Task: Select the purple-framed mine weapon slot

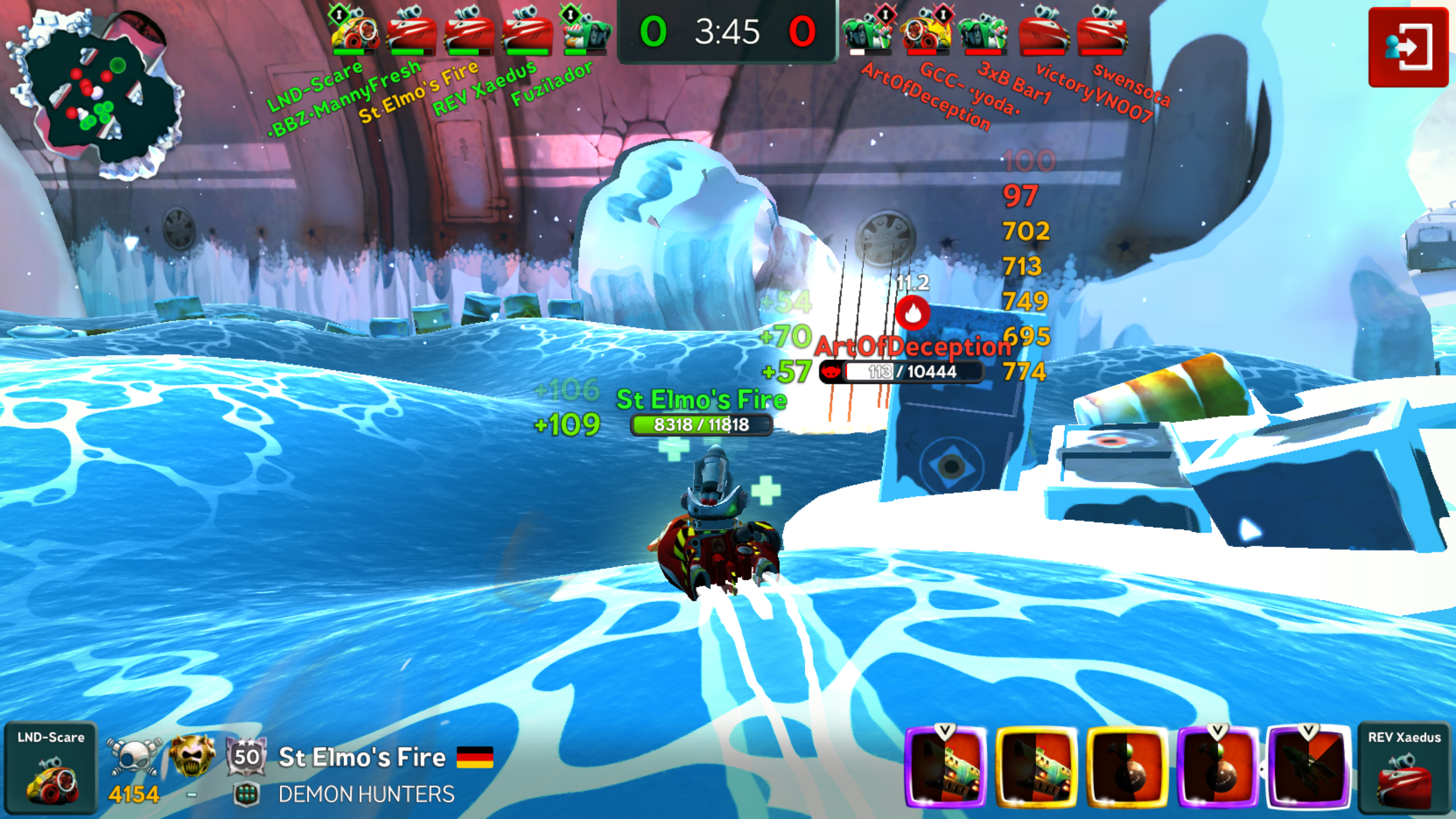Action: point(1218,767)
